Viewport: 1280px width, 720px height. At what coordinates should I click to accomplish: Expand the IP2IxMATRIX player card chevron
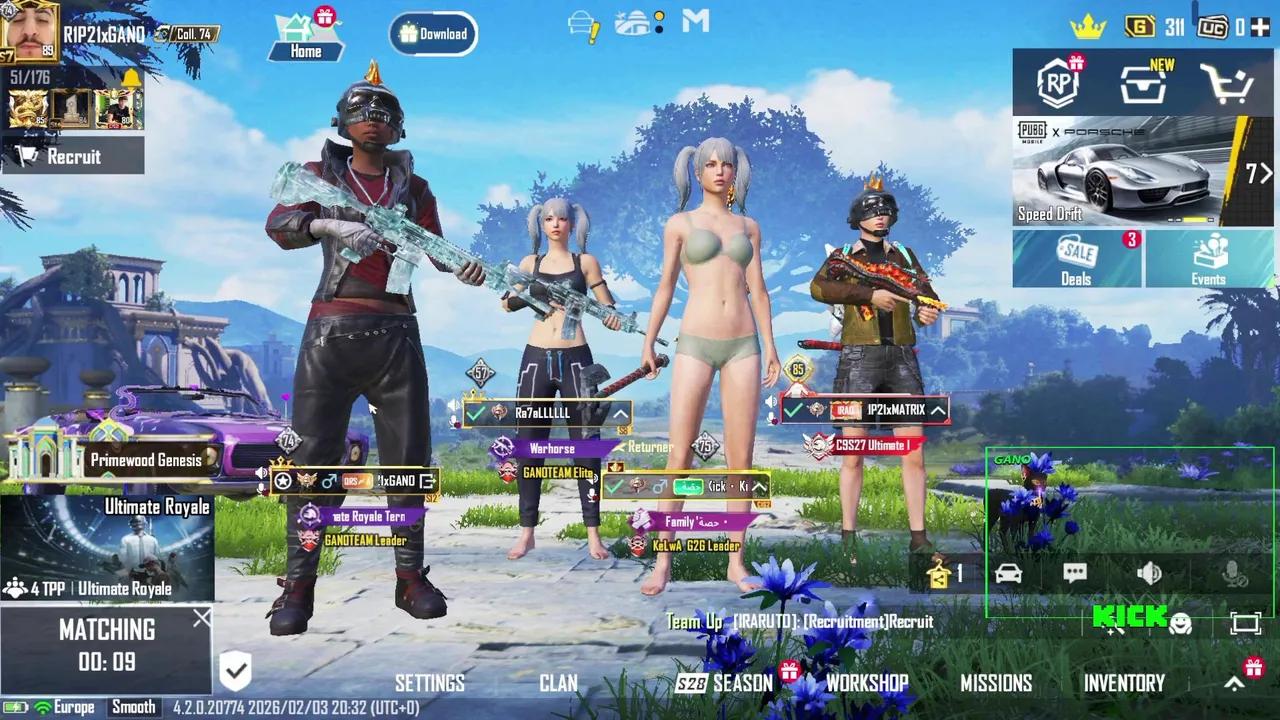tap(937, 410)
